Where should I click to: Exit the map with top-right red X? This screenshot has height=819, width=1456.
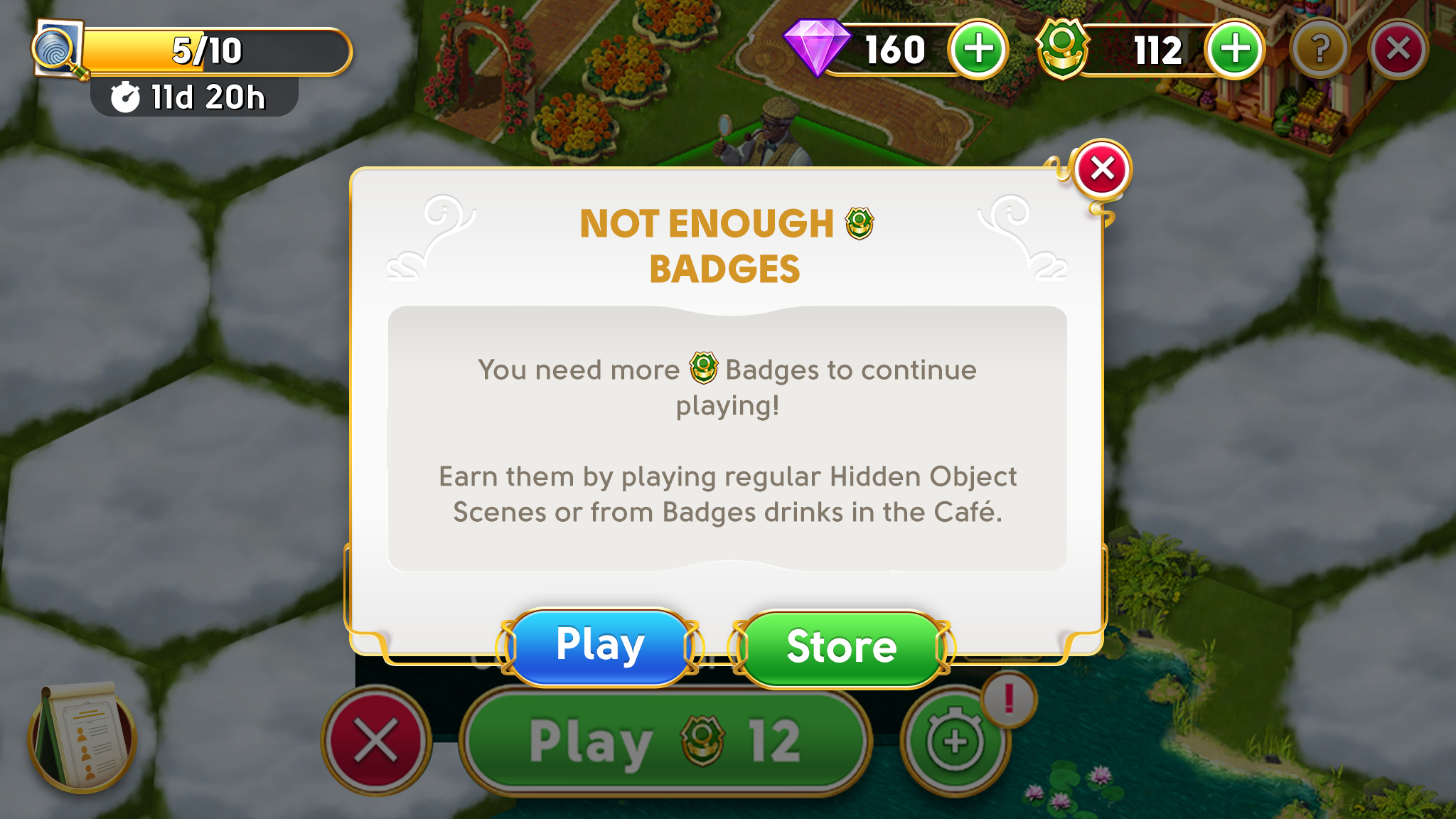coord(1398,50)
